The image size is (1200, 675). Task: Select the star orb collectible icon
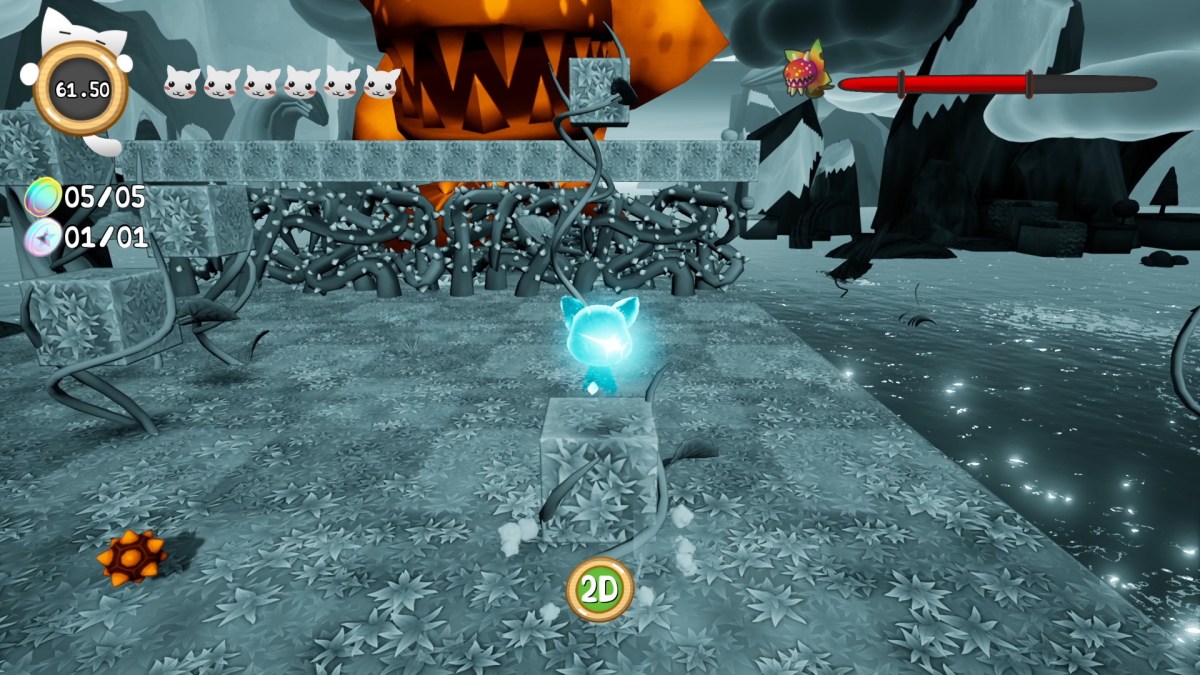pos(43,238)
